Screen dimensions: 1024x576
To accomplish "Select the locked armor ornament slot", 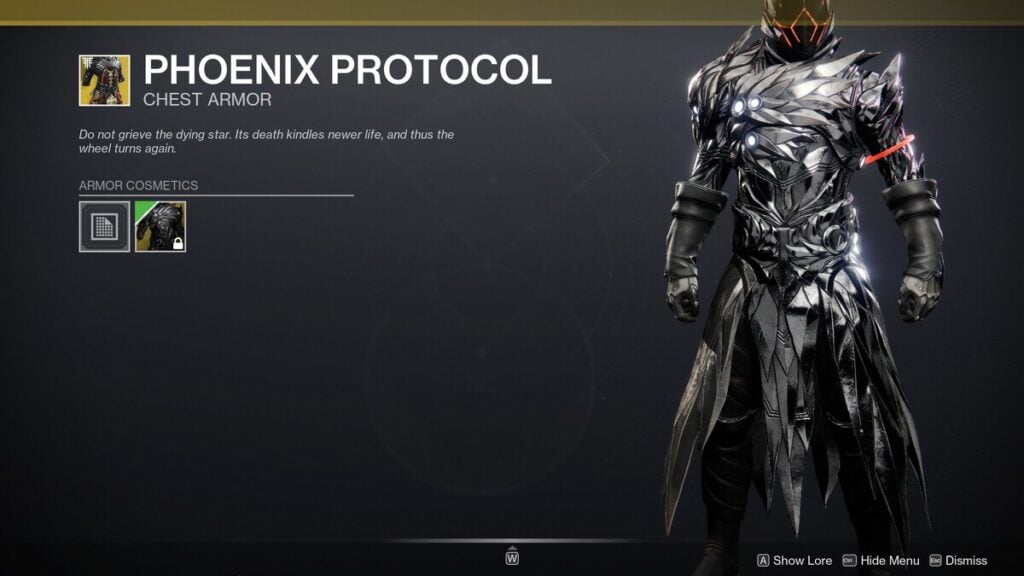I will (160, 227).
